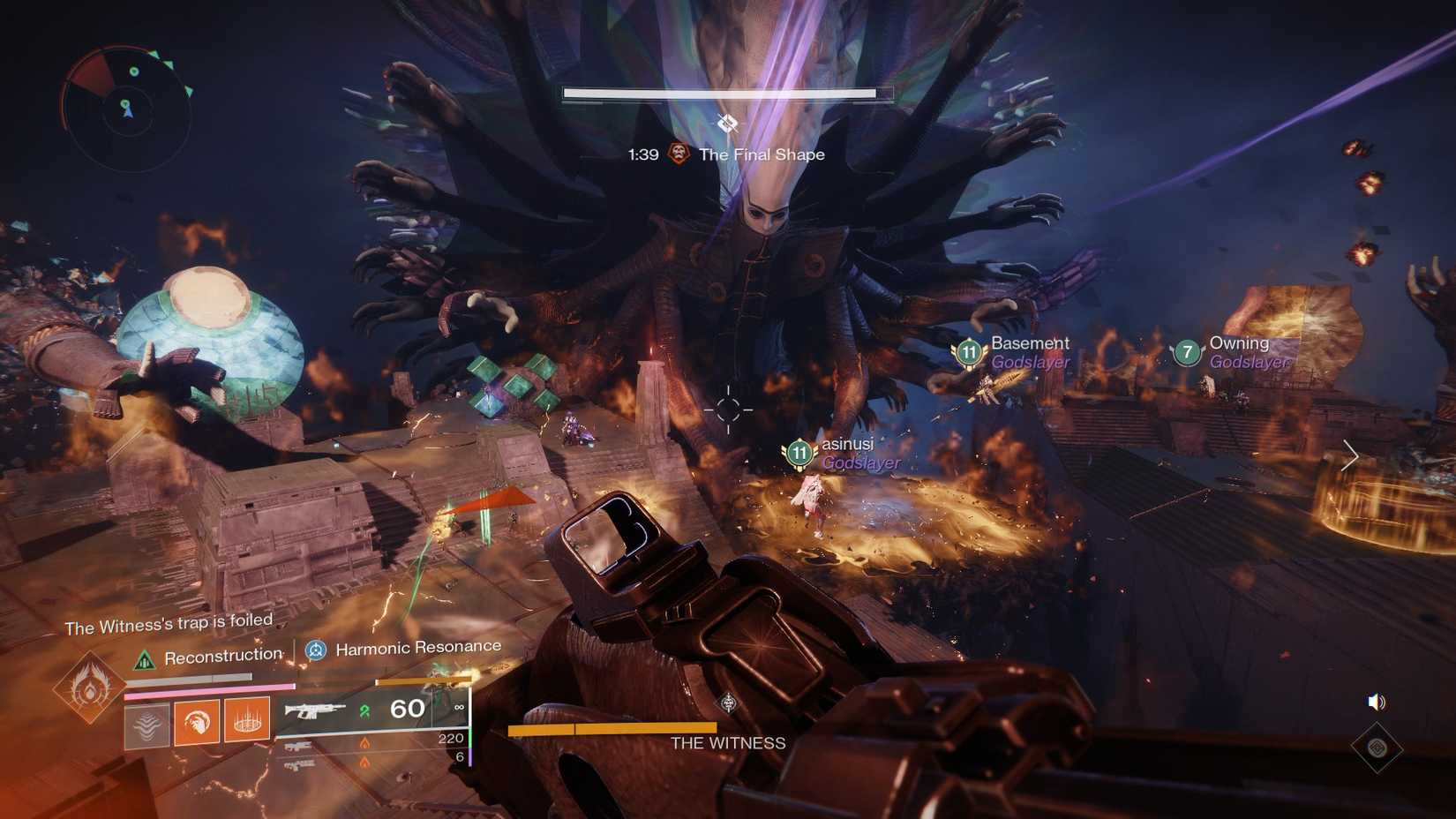Click the Reconstruction perk triangle icon
The width and height of the screenshot is (1456, 819).
(x=145, y=657)
